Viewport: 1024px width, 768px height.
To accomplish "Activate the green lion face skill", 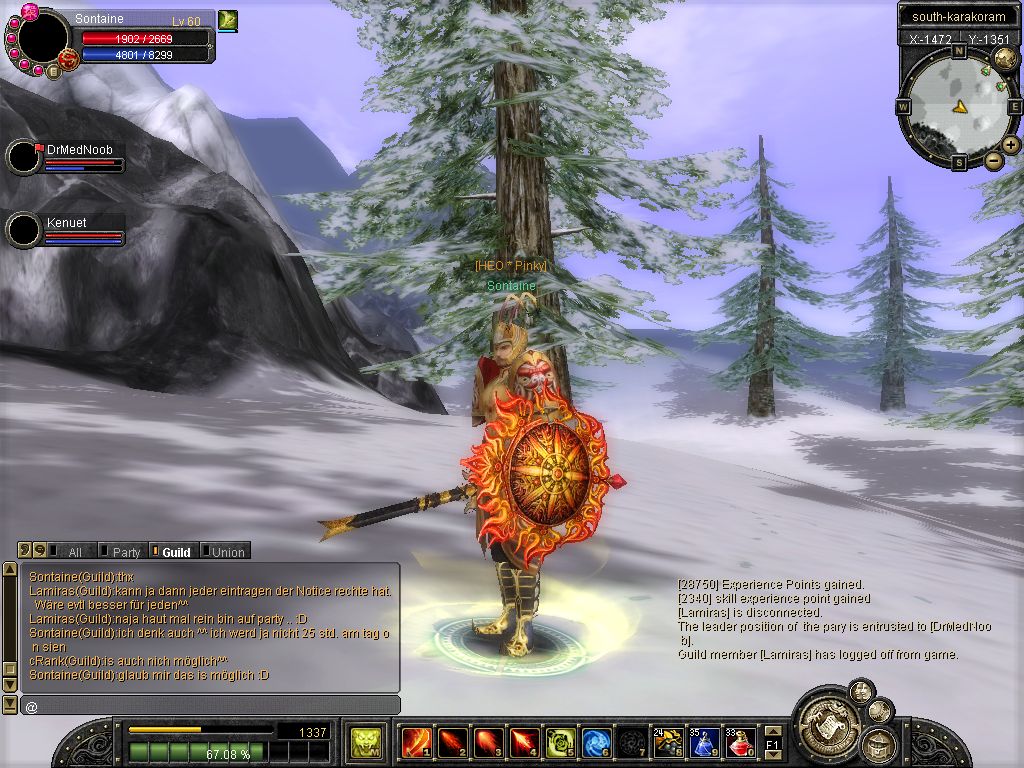I will pos(363,743).
